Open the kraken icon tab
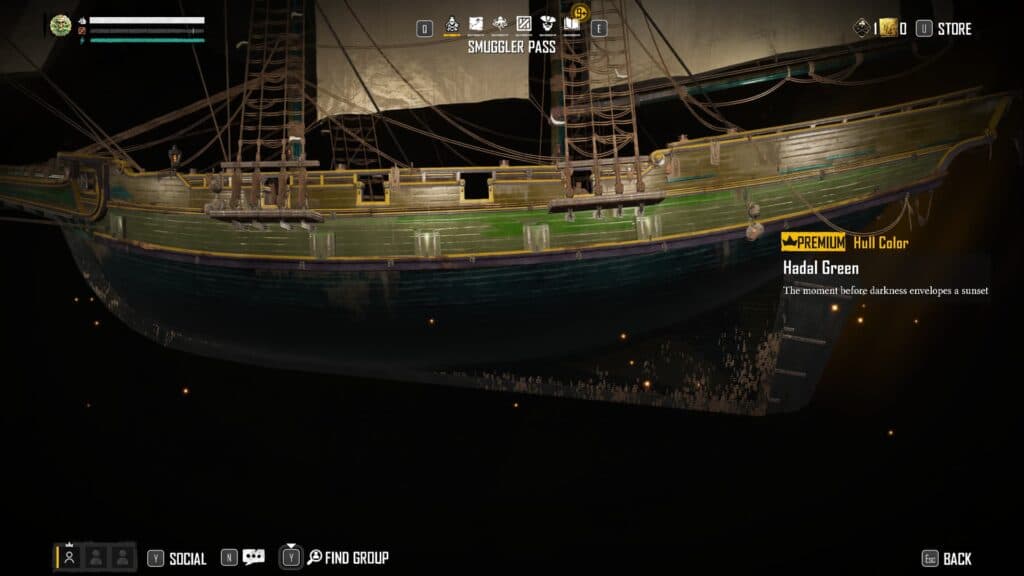The height and width of the screenshot is (576, 1024). click(x=500, y=25)
